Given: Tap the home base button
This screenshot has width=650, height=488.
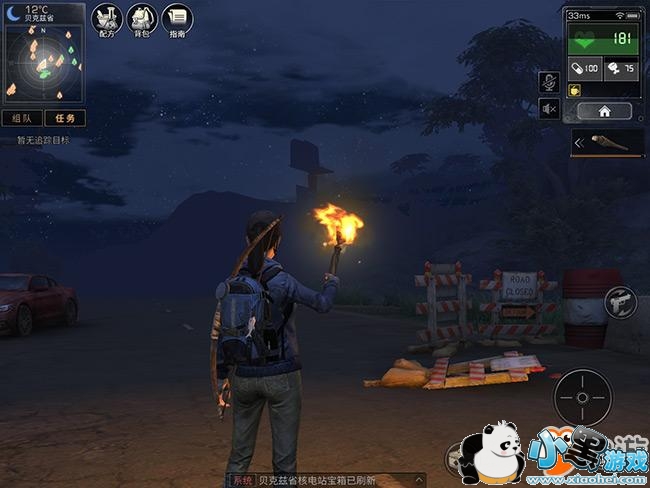Looking at the screenshot, I should 604,111.
